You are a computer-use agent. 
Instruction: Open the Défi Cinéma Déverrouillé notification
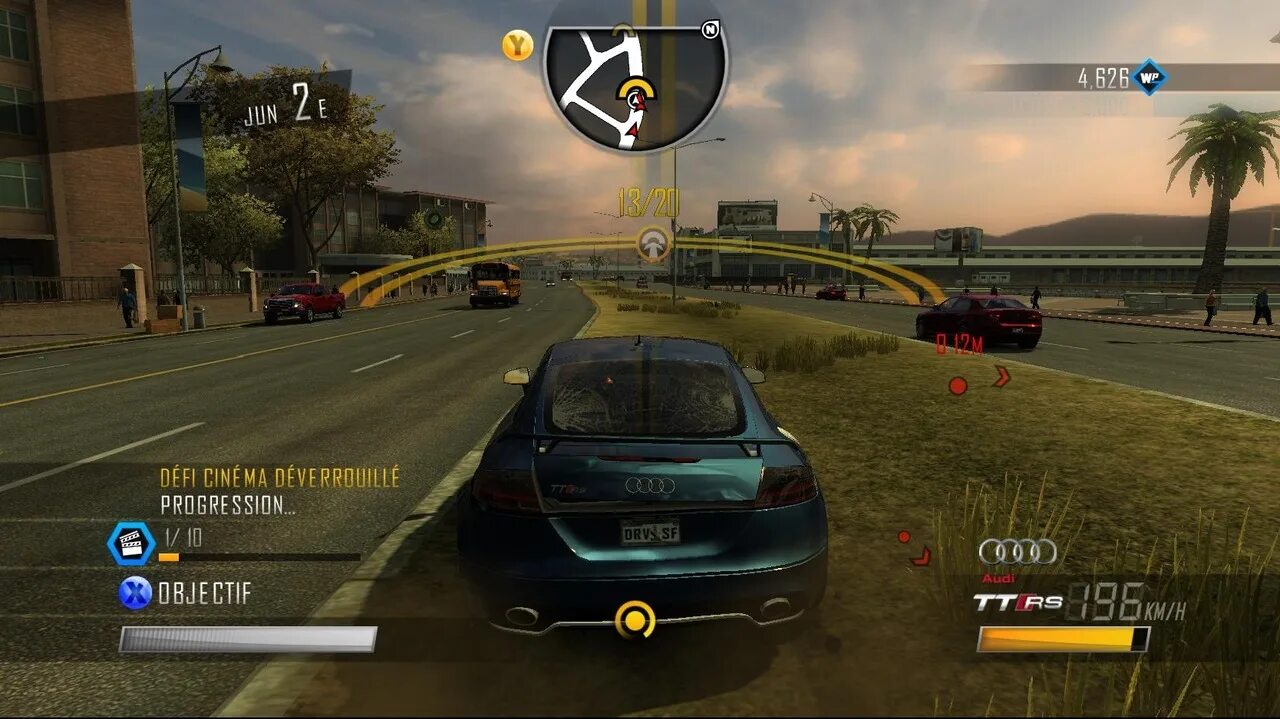coord(280,478)
